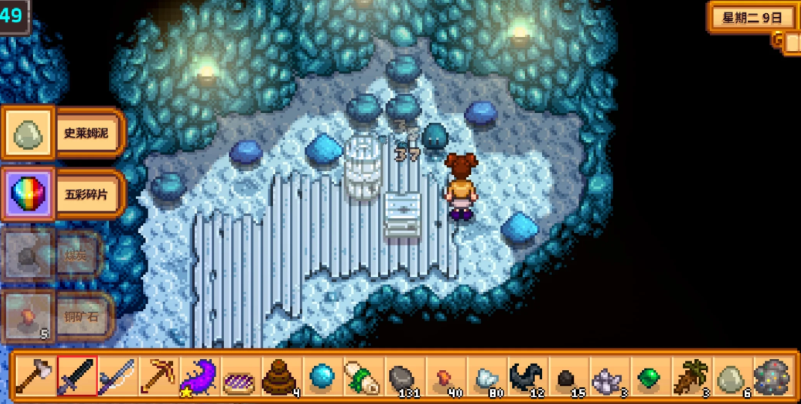
Task: Select the gray stone stack of 131
Action: tap(403, 377)
